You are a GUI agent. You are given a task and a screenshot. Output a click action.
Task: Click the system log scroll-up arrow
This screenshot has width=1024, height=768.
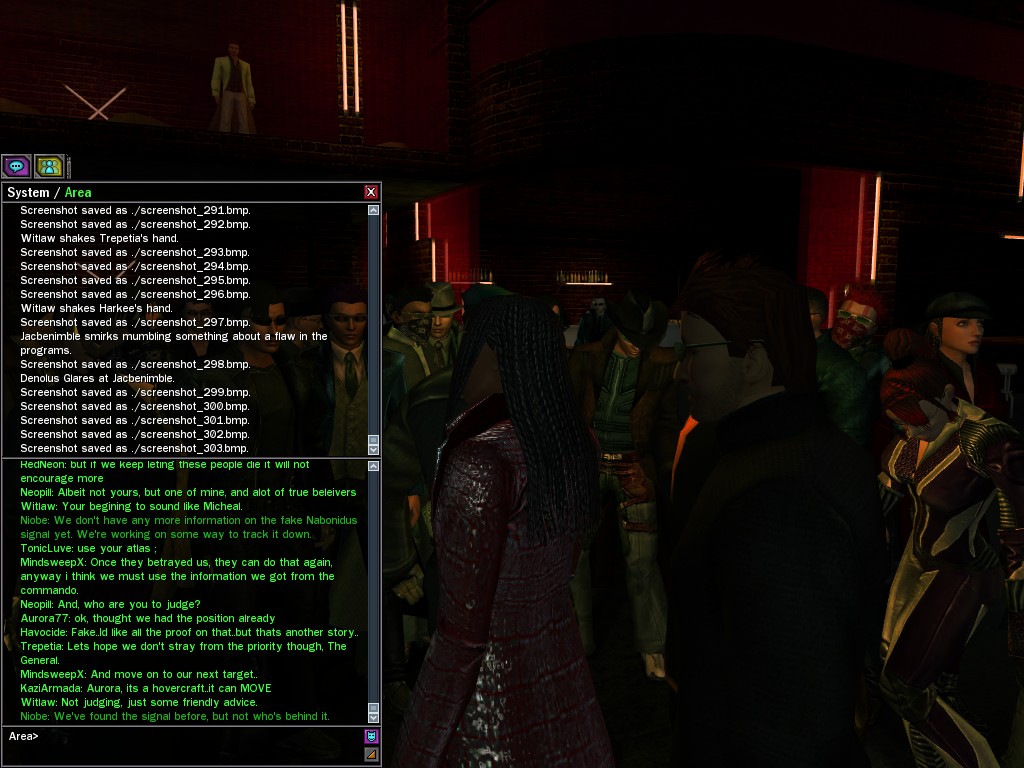[x=373, y=211]
